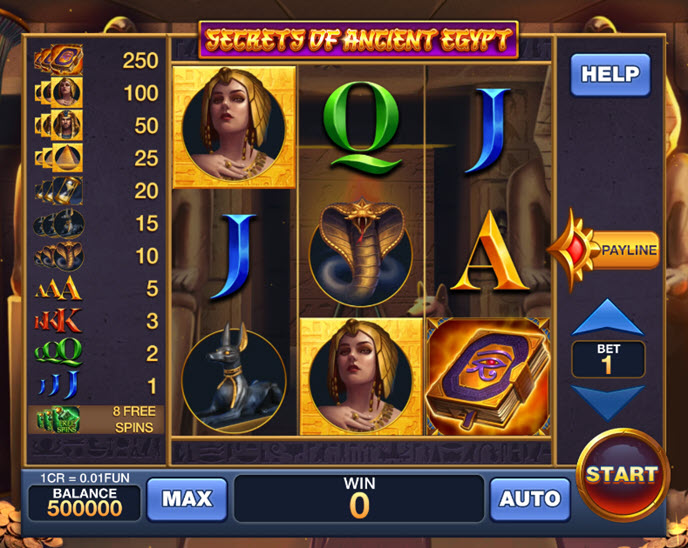Set the MAX bet
This screenshot has height=548, width=688.
(x=186, y=498)
